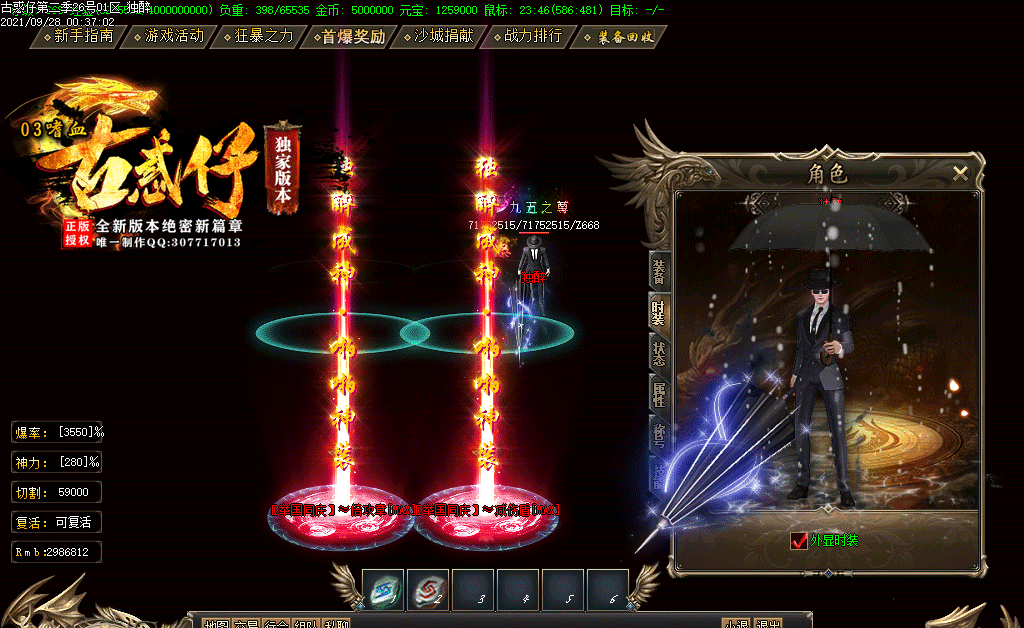Select the 时装 fashion tab
The height and width of the screenshot is (628, 1024).
pos(659,313)
